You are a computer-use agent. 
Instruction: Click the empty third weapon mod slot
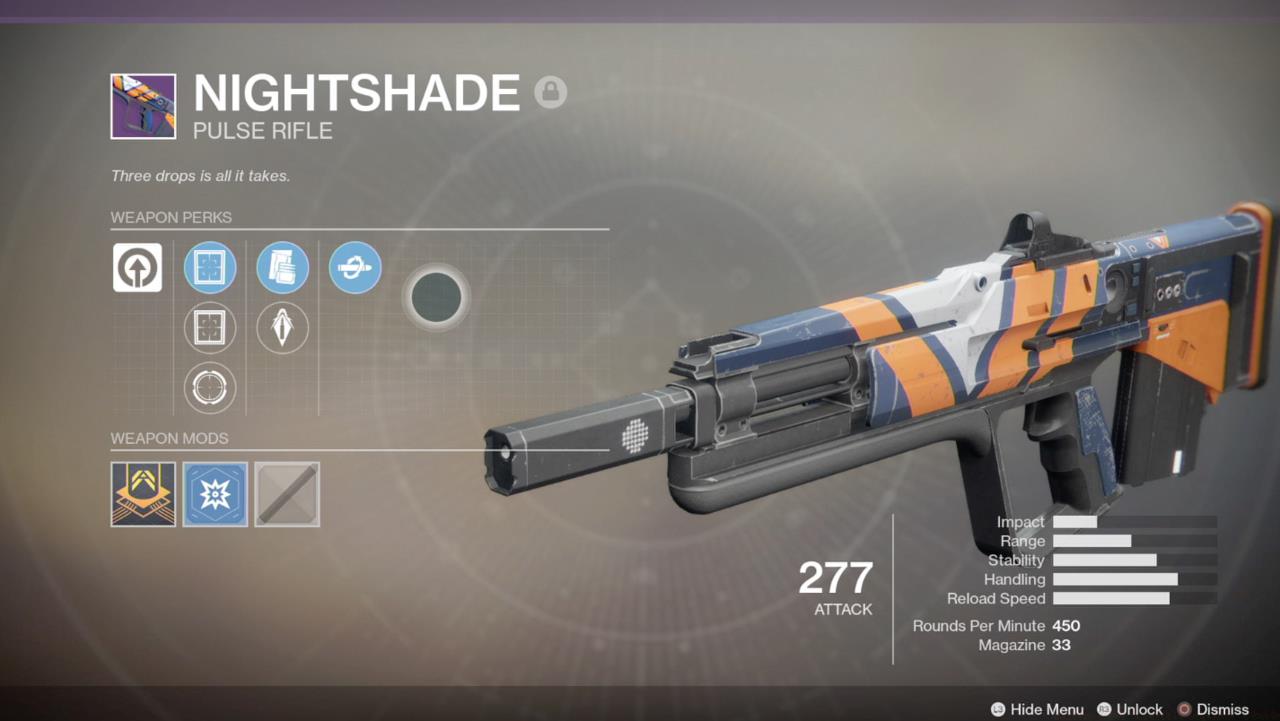[287, 493]
